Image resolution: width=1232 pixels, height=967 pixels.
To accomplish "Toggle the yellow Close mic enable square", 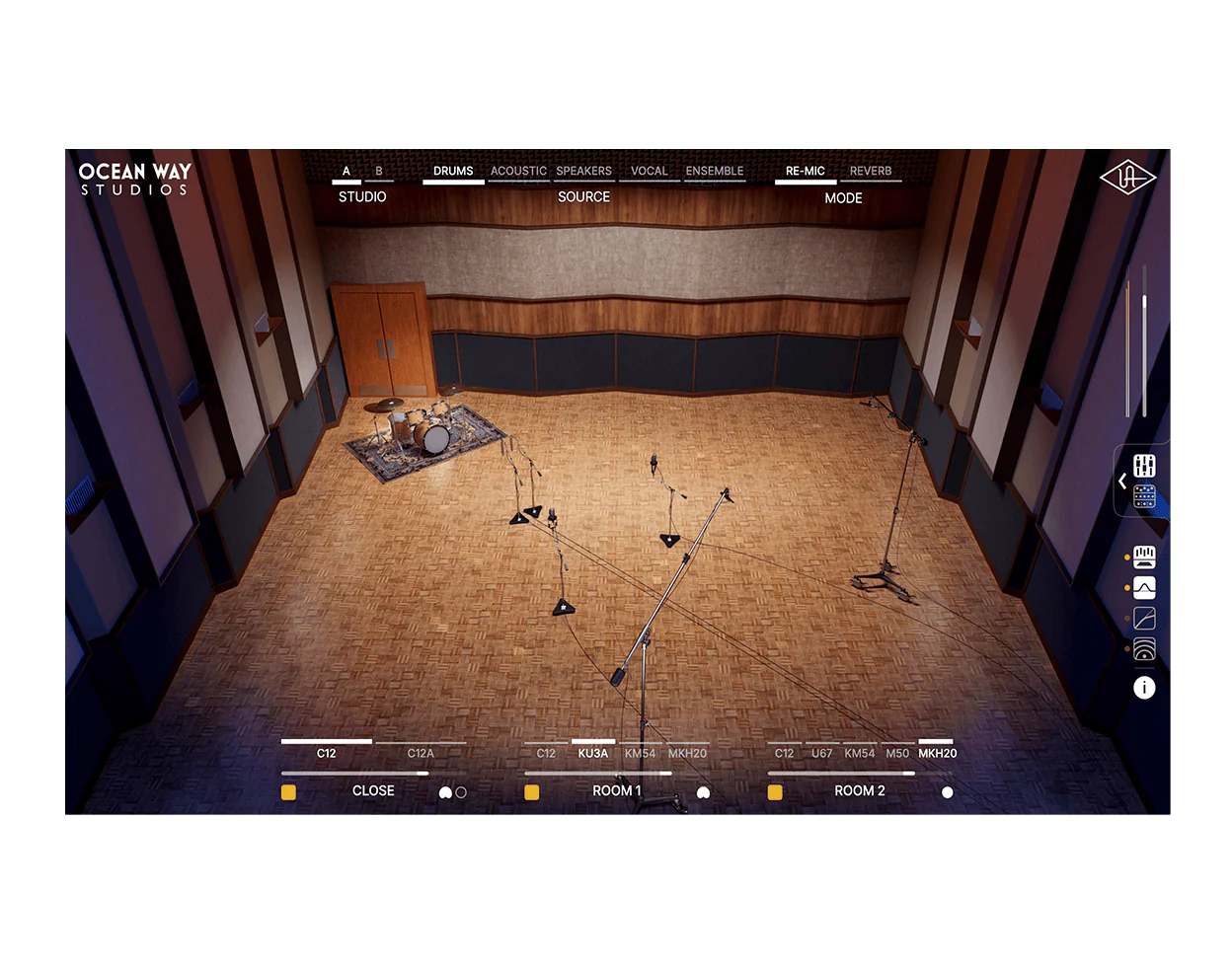I will (289, 791).
